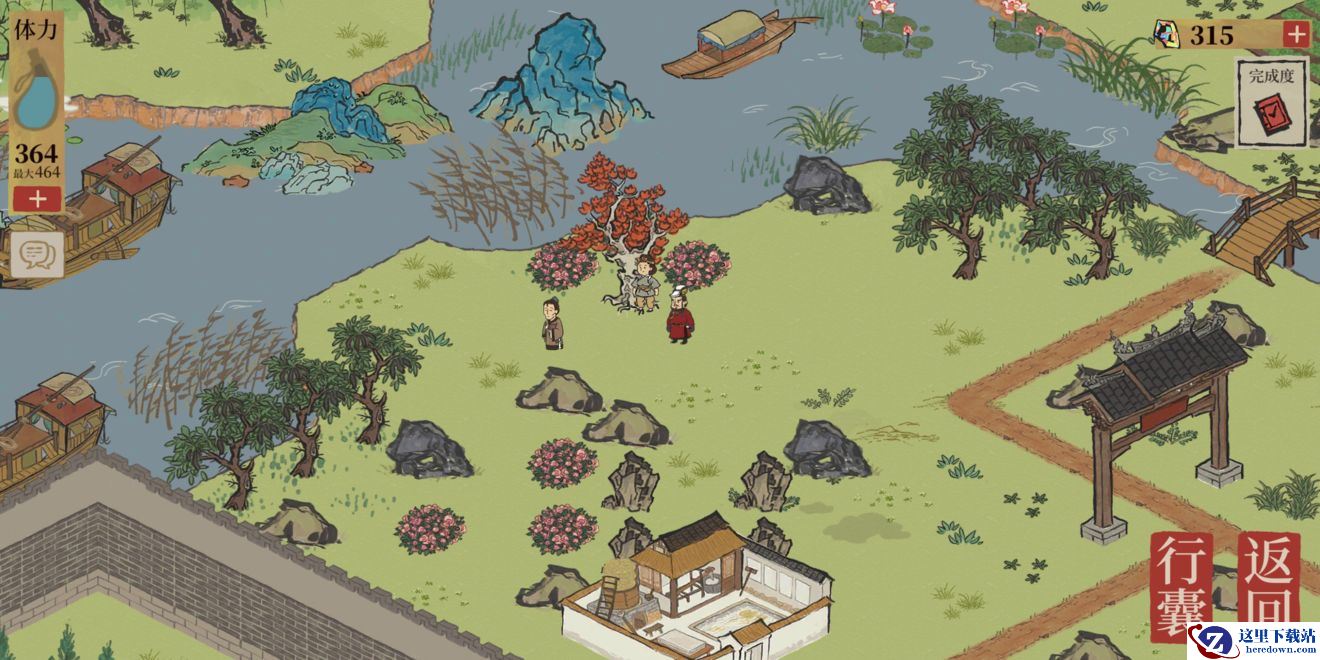
Task: Open the 完成度 completion book
Action: pos(1271,103)
